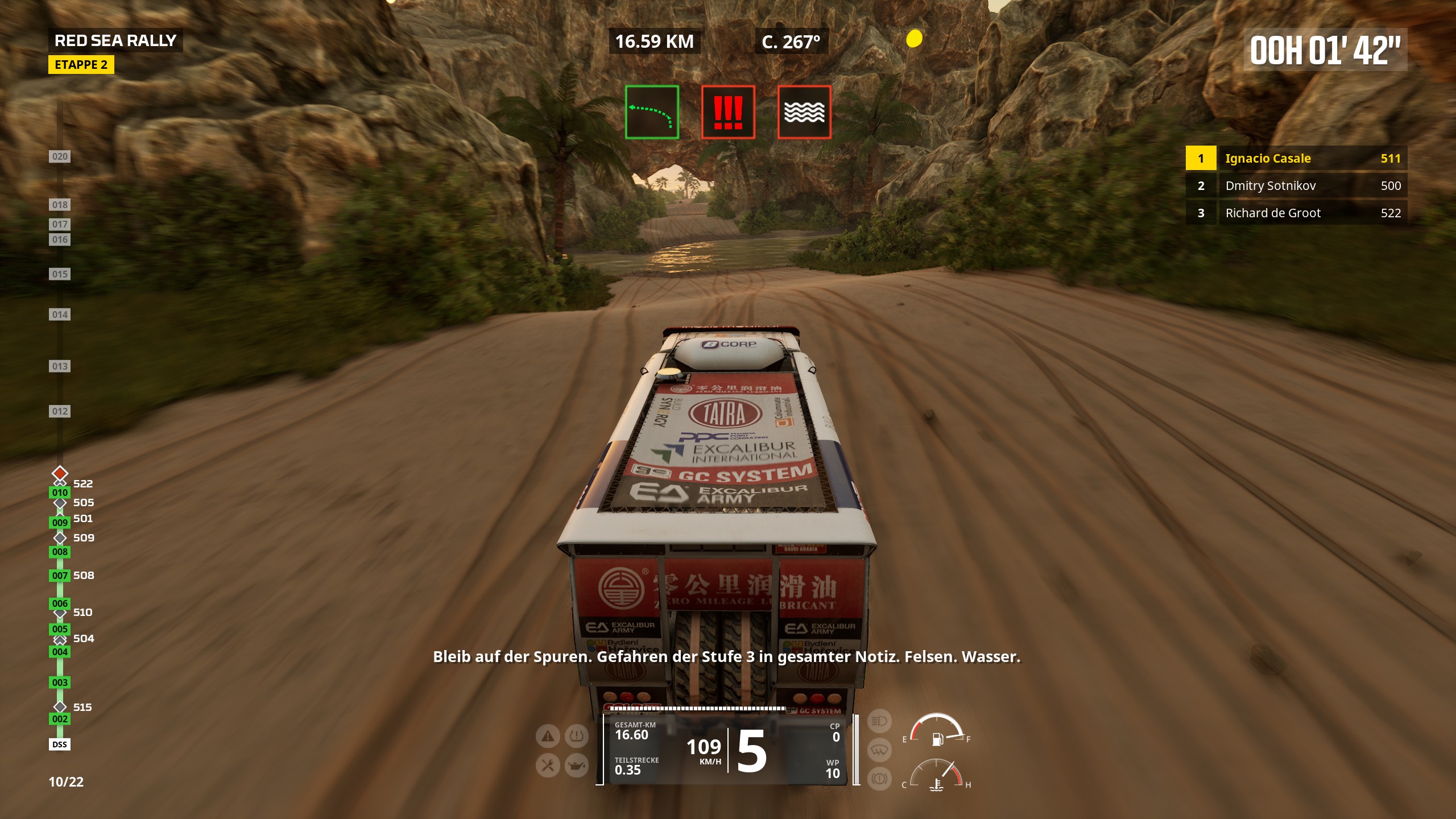This screenshot has width=1456, height=819.
Task: Select the tire pressure warning icon
Action: click(576, 737)
